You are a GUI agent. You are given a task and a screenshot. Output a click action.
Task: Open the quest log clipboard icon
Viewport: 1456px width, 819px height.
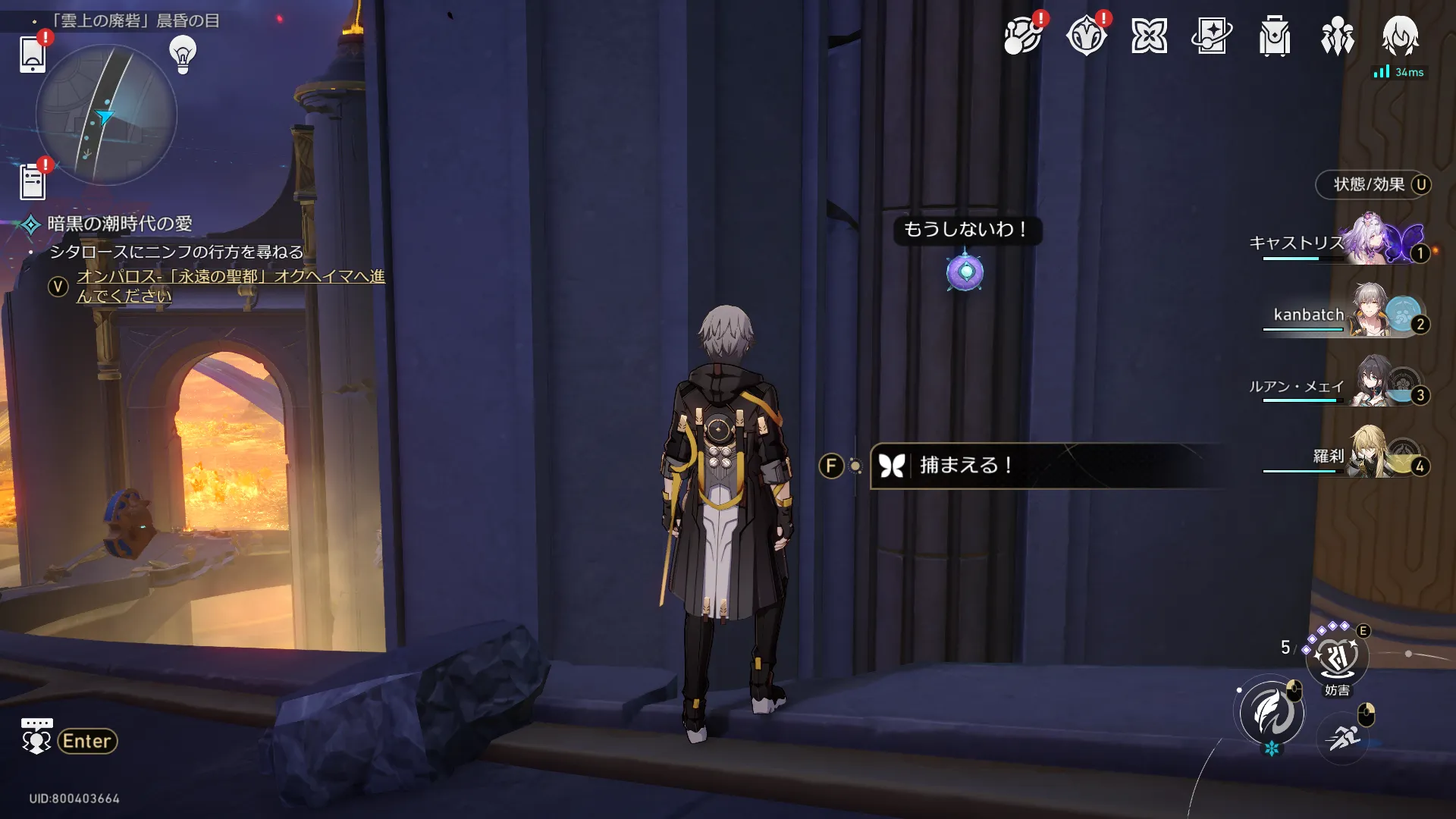33,182
